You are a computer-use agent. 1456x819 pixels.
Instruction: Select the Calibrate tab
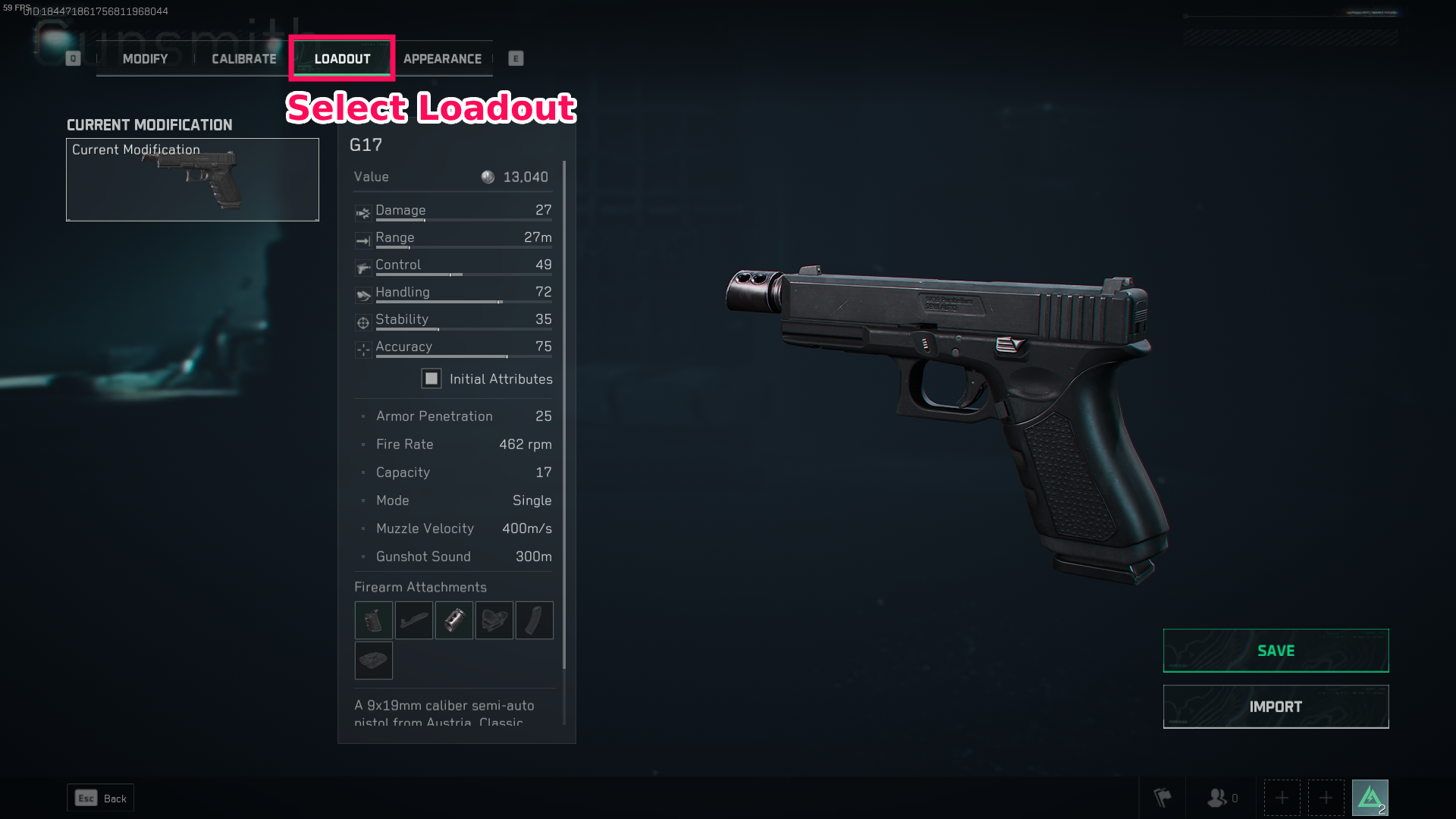[243, 58]
